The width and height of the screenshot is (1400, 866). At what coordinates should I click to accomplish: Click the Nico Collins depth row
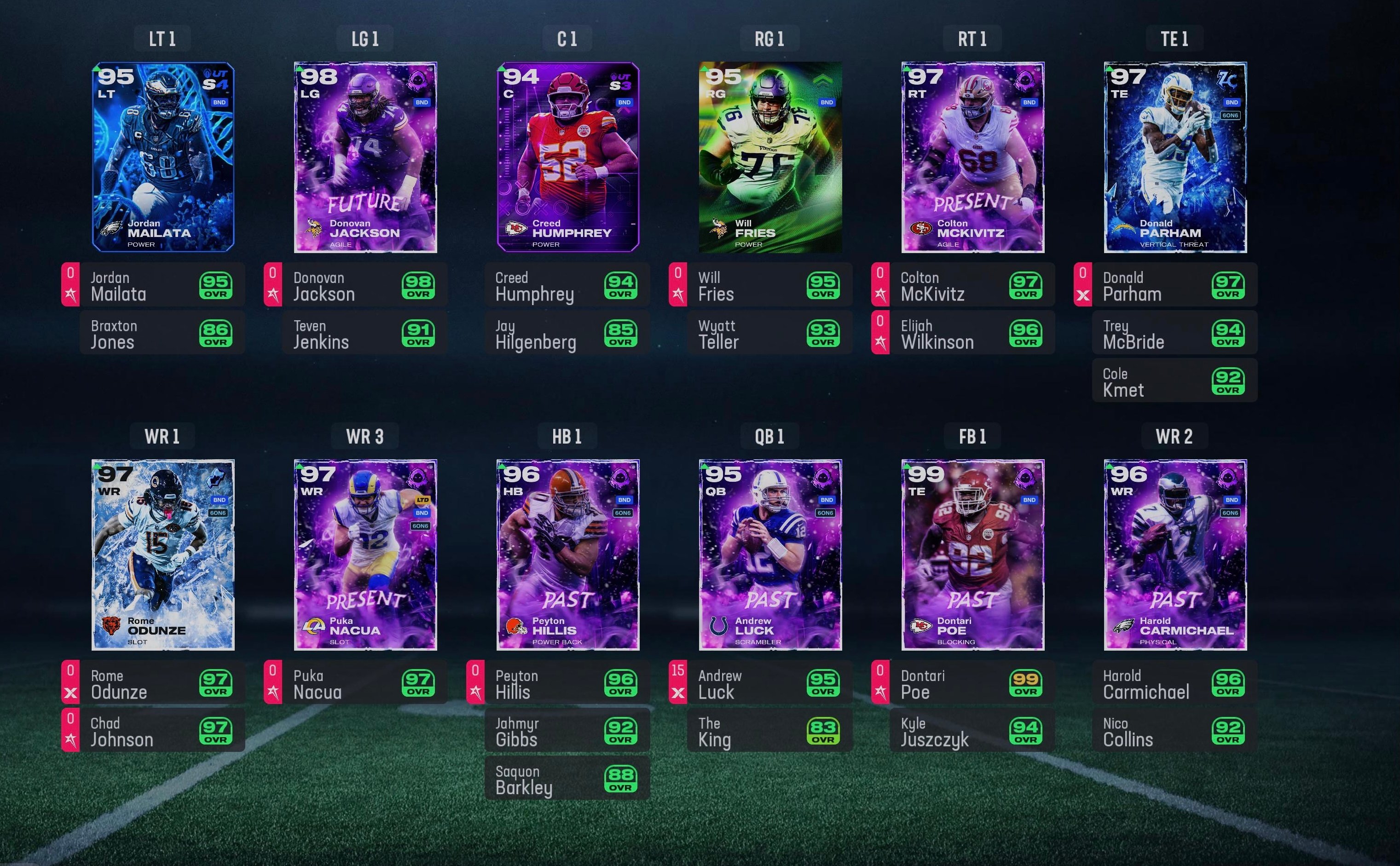(1174, 731)
